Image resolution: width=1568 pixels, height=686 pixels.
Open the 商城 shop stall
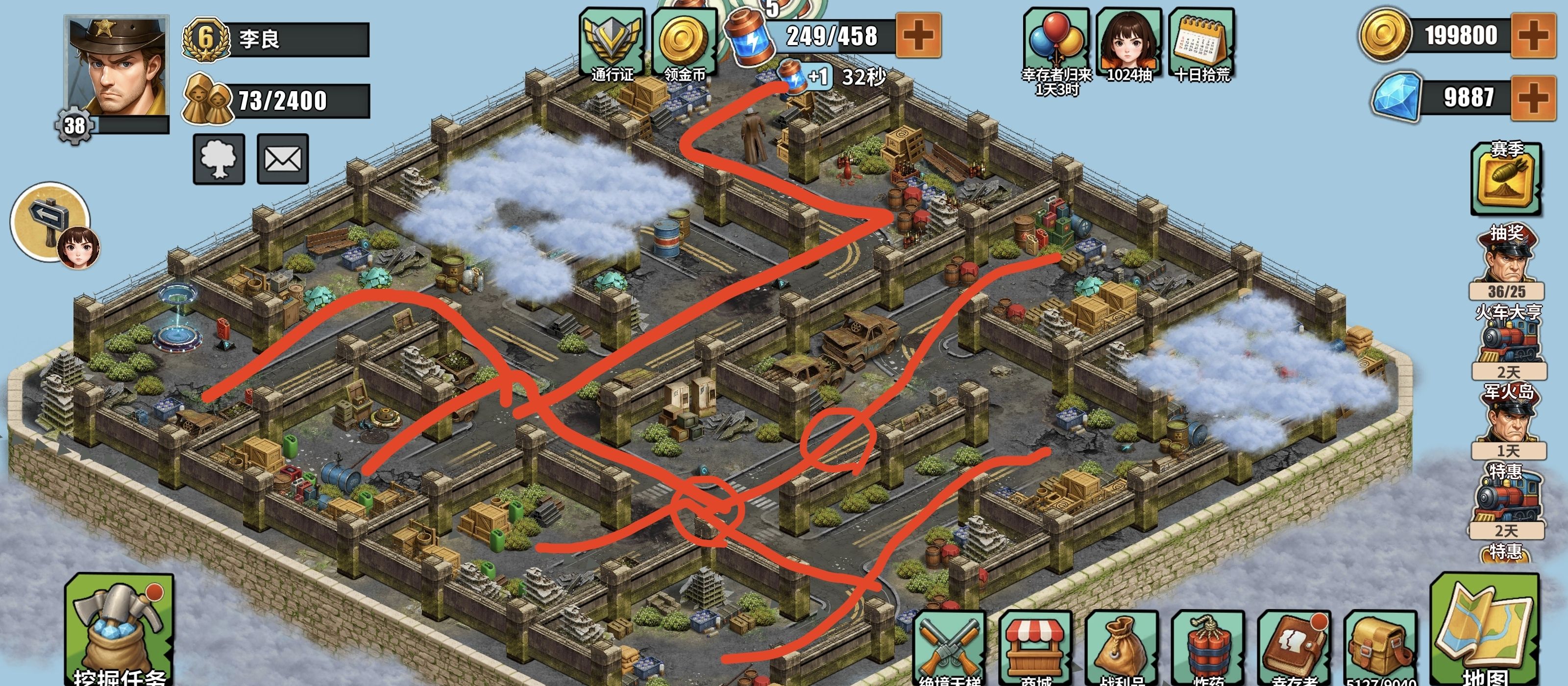(x=1035, y=648)
